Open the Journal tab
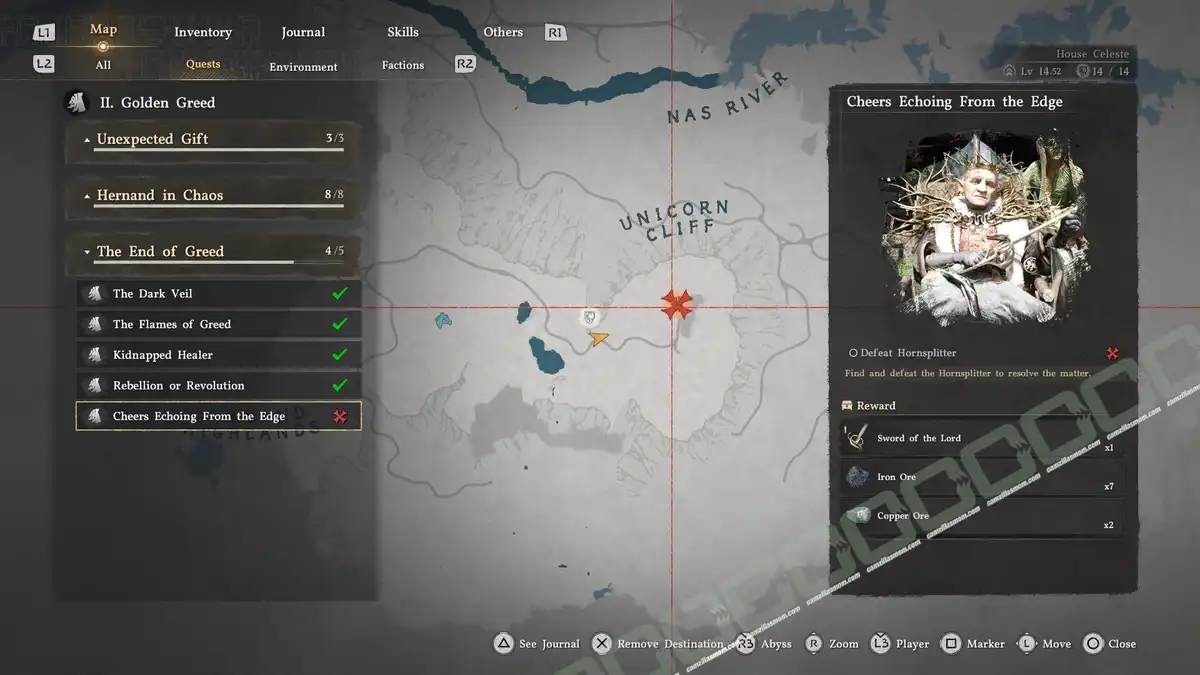1200x675 pixels. click(x=303, y=32)
